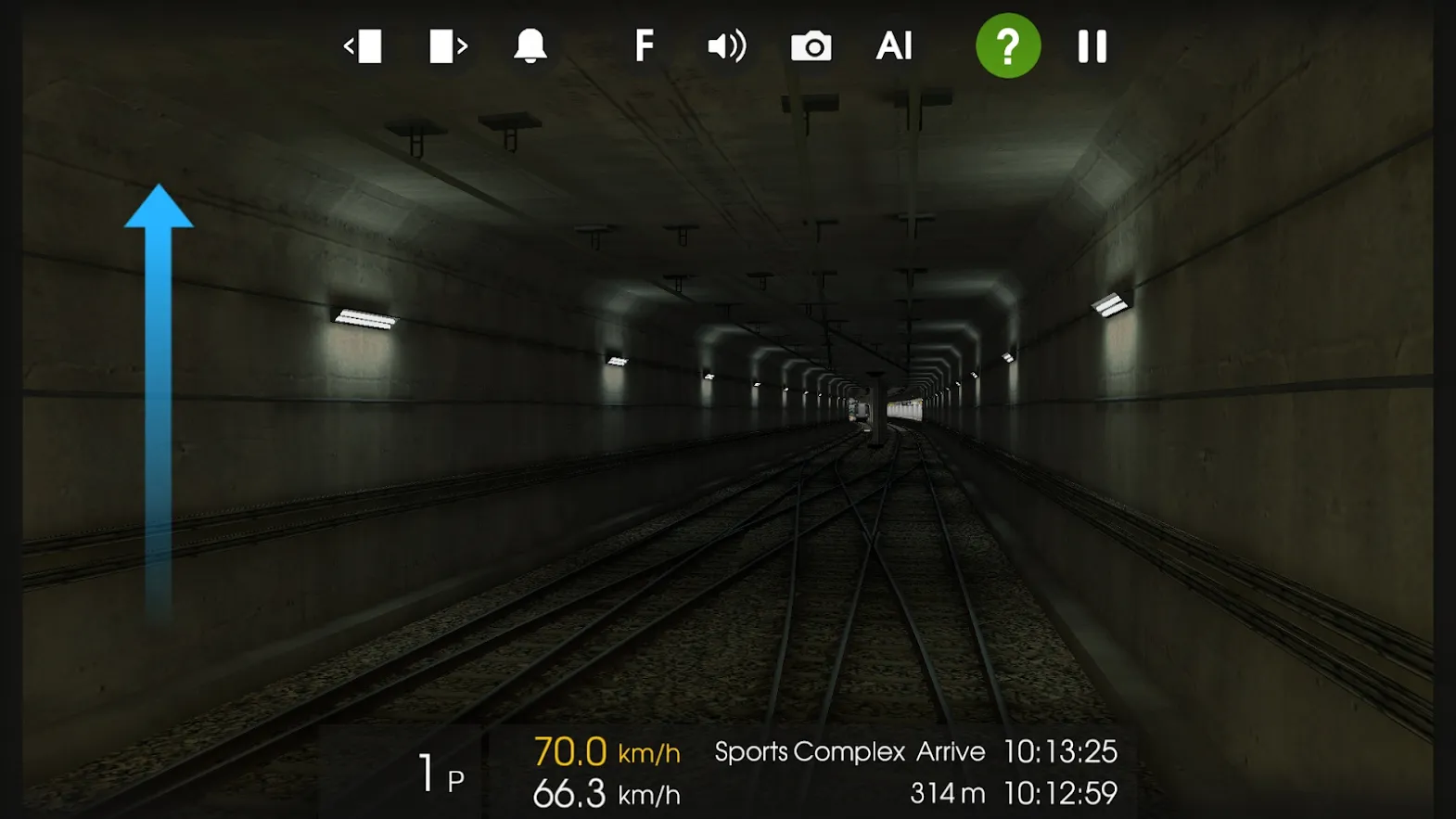The height and width of the screenshot is (819, 1456).
Task: Click the current time 10:12:59
Action: (x=1060, y=793)
